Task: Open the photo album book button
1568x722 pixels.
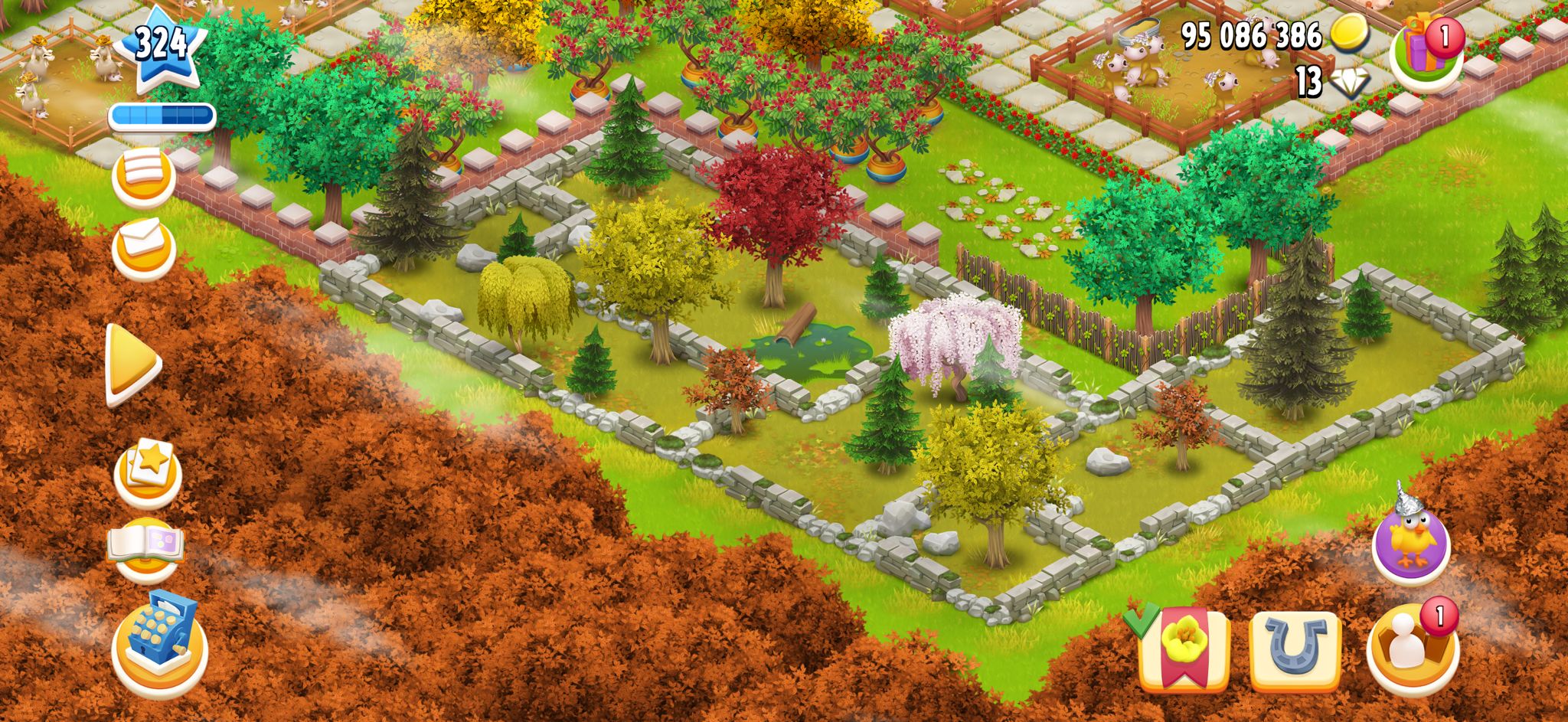Action: [x=146, y=548]
